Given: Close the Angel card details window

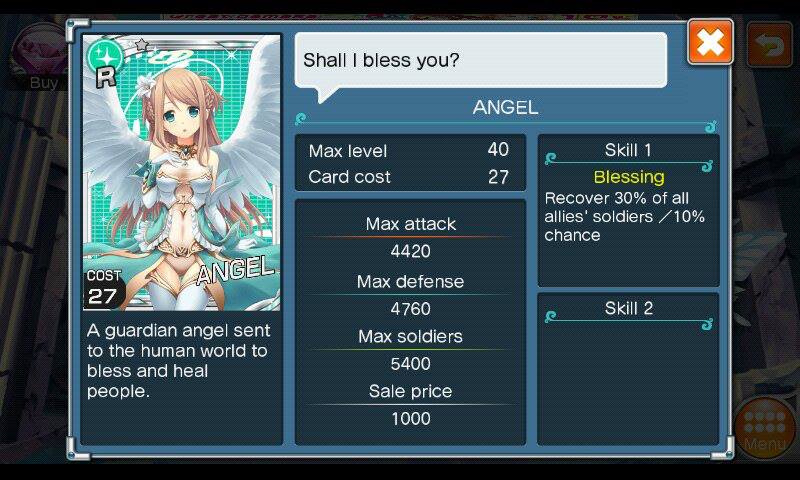Looking at the screenshot, I should click(710, 42).
